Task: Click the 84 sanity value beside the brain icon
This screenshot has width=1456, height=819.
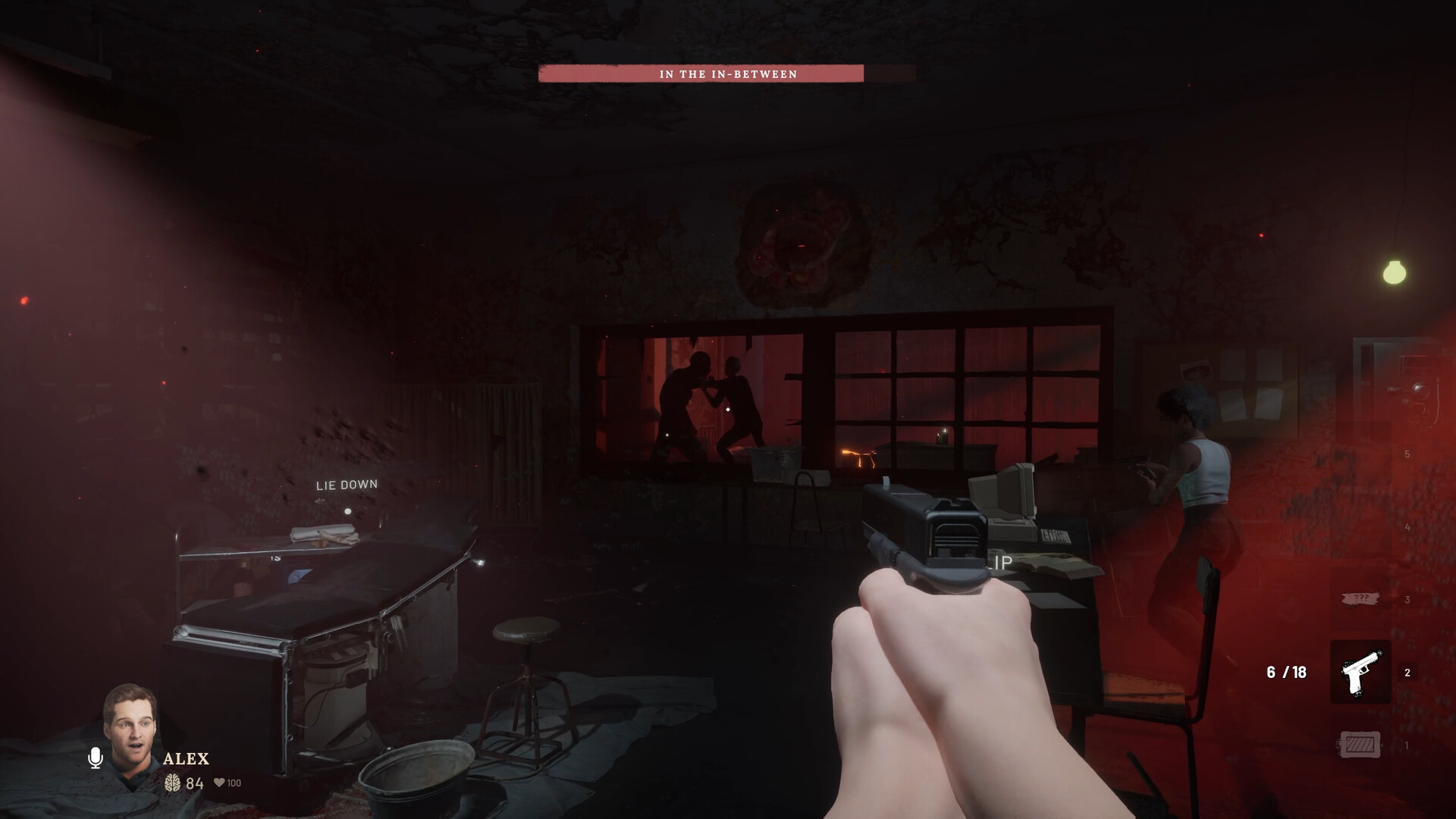Action: 195,783
